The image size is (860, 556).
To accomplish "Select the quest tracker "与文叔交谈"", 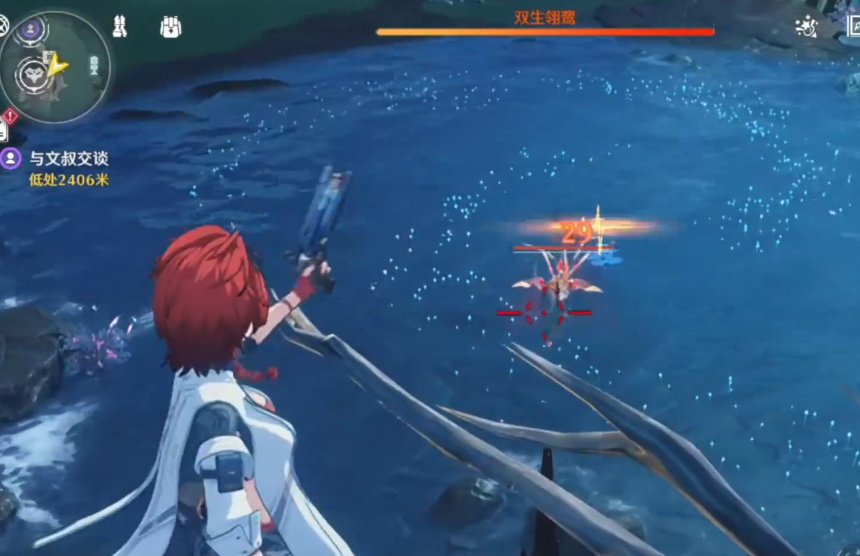I will tap(68, 158).
